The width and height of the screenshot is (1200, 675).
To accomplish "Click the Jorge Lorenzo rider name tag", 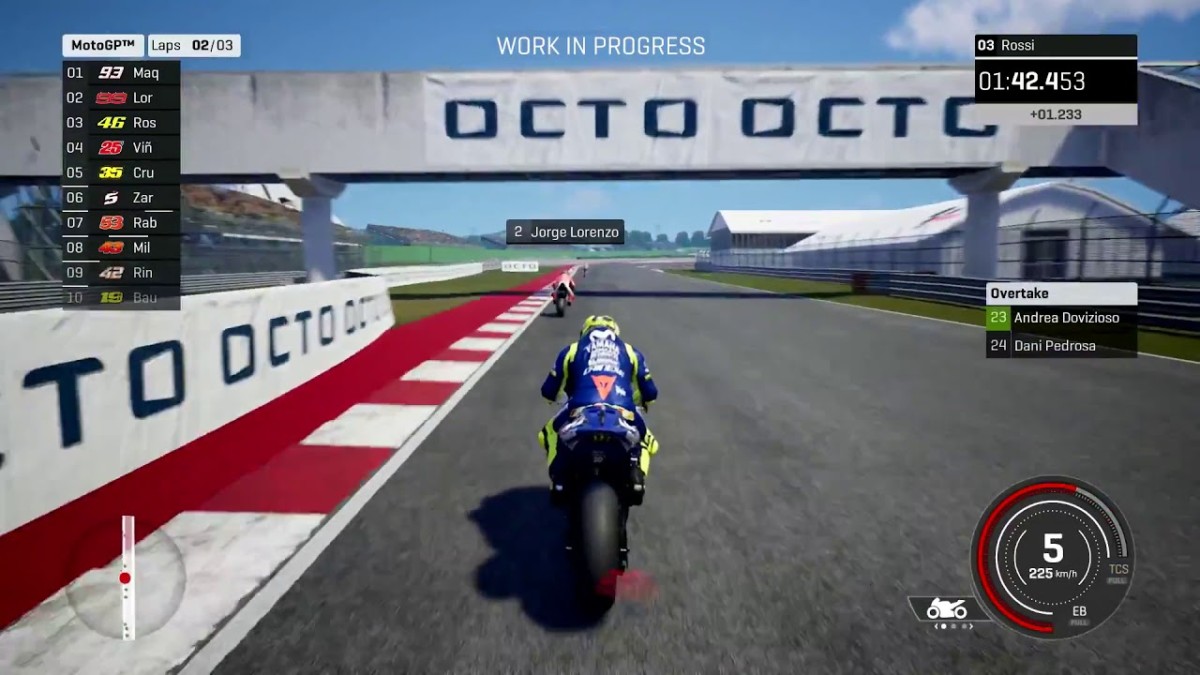I will [565, 232].
